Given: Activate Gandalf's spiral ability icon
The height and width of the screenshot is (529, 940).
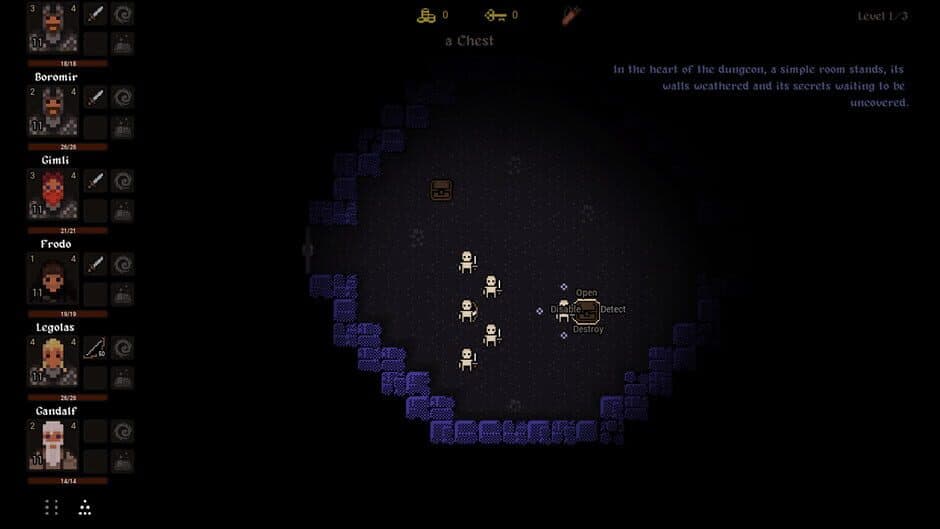Looking at the screenshot, I should point(123,431).
